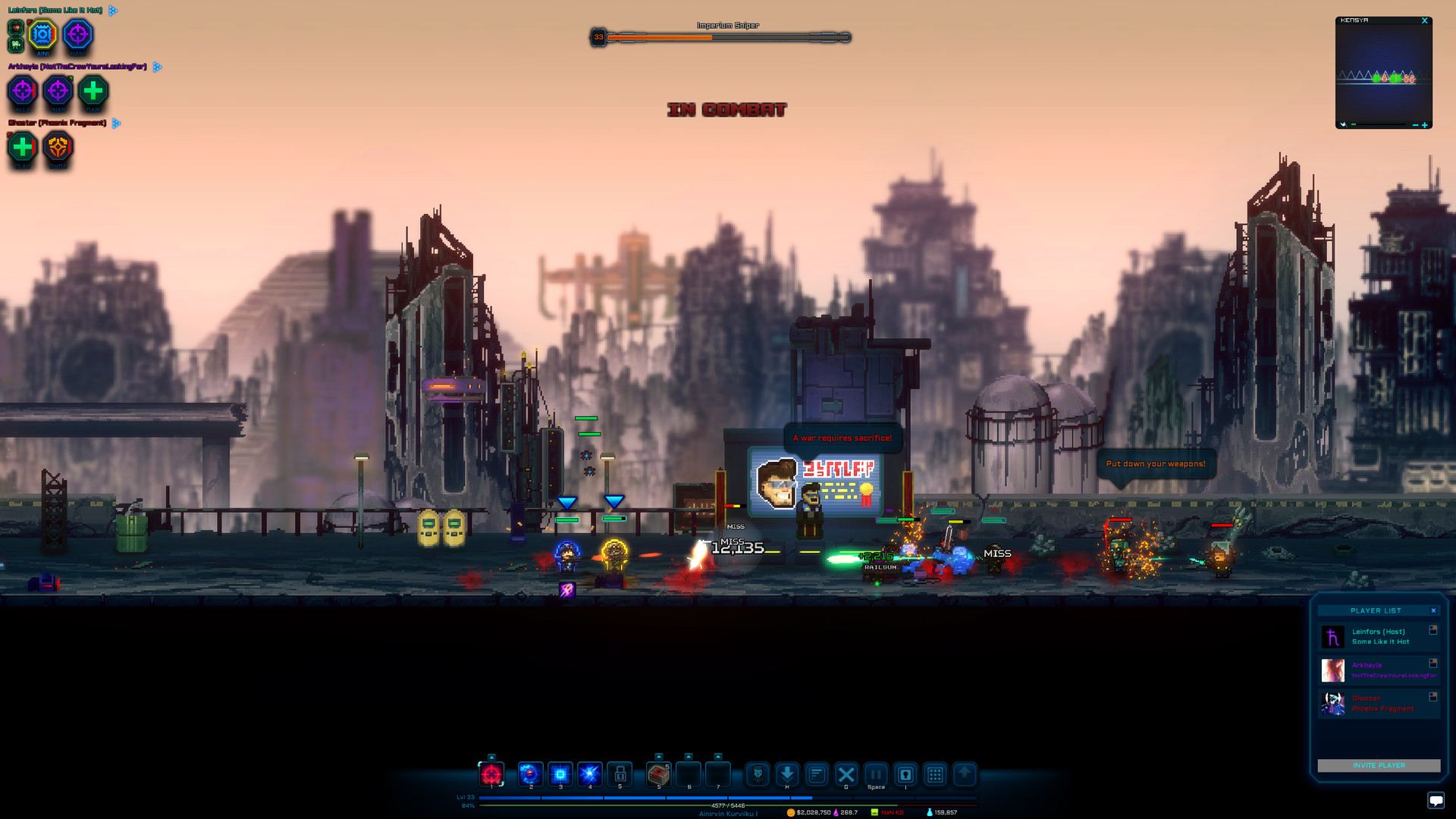
Task: Use the supply crate item in item slot 5
Action: (658, 774)
